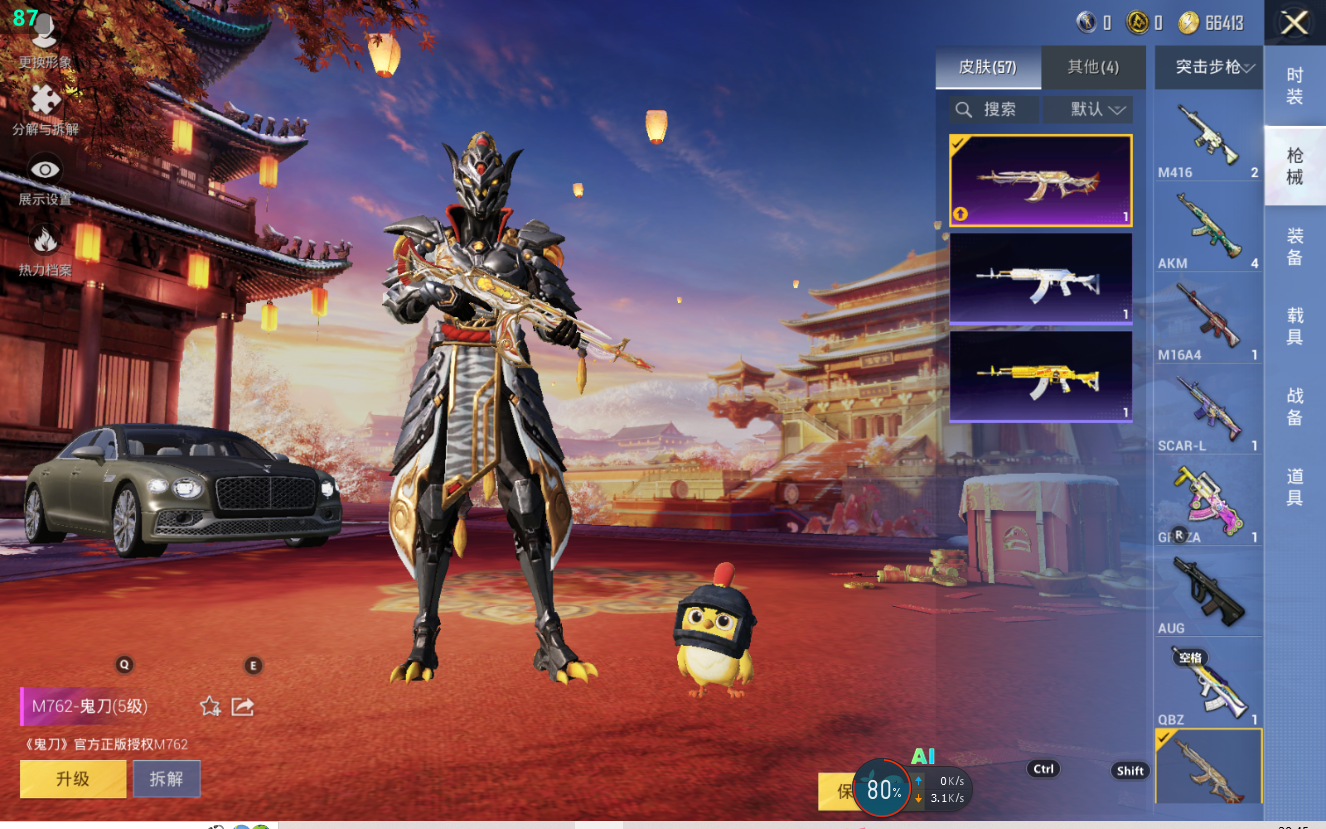Screen dimensions: 1326x829
Task: Select the white M762 skin thumbnail
Action: [1040, 279]
